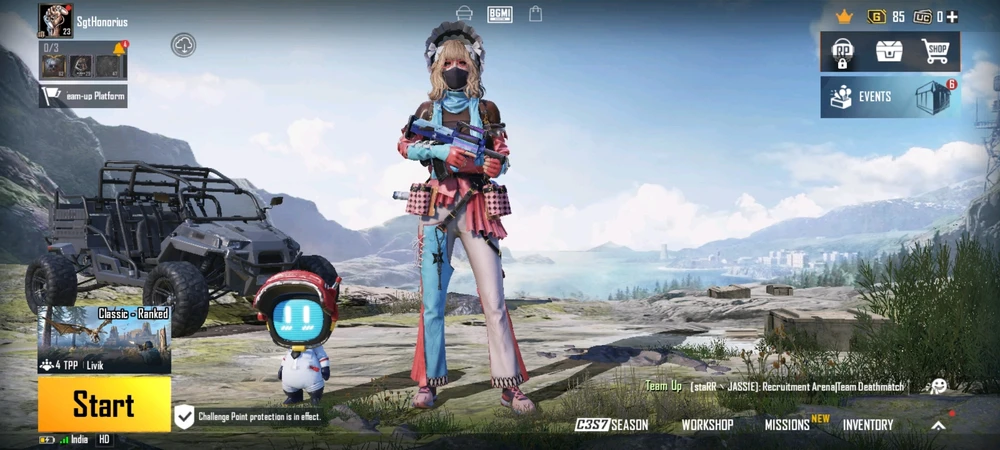Image resolution: width=1000 pixels, height=450 pixels.
Task: Open the Events panel
Action: pyautogui.click(x=862, y=97)
